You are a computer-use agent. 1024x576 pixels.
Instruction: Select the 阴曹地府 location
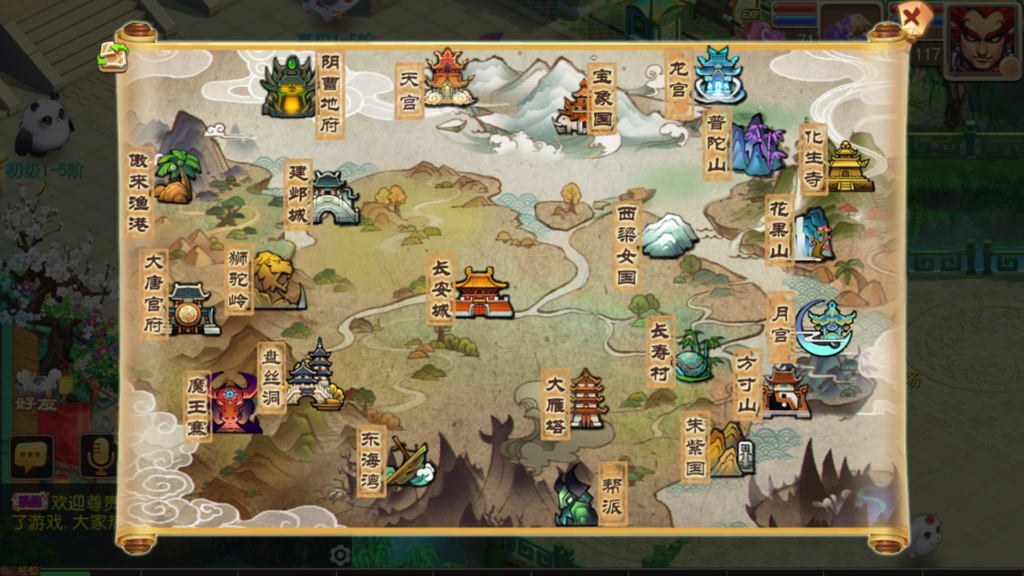289,87
